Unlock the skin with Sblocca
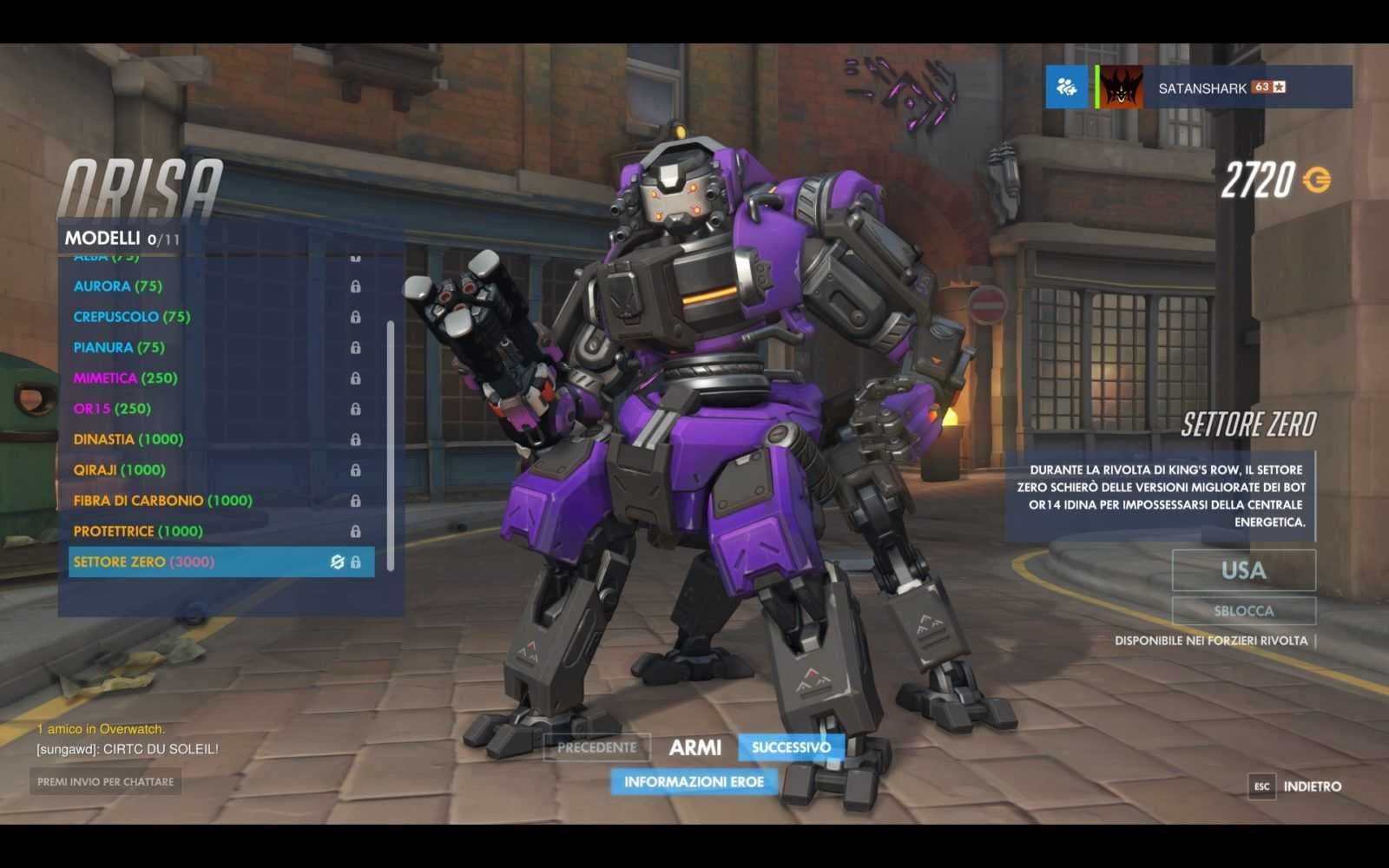The image size is (1389, 868). [1243, 611]
